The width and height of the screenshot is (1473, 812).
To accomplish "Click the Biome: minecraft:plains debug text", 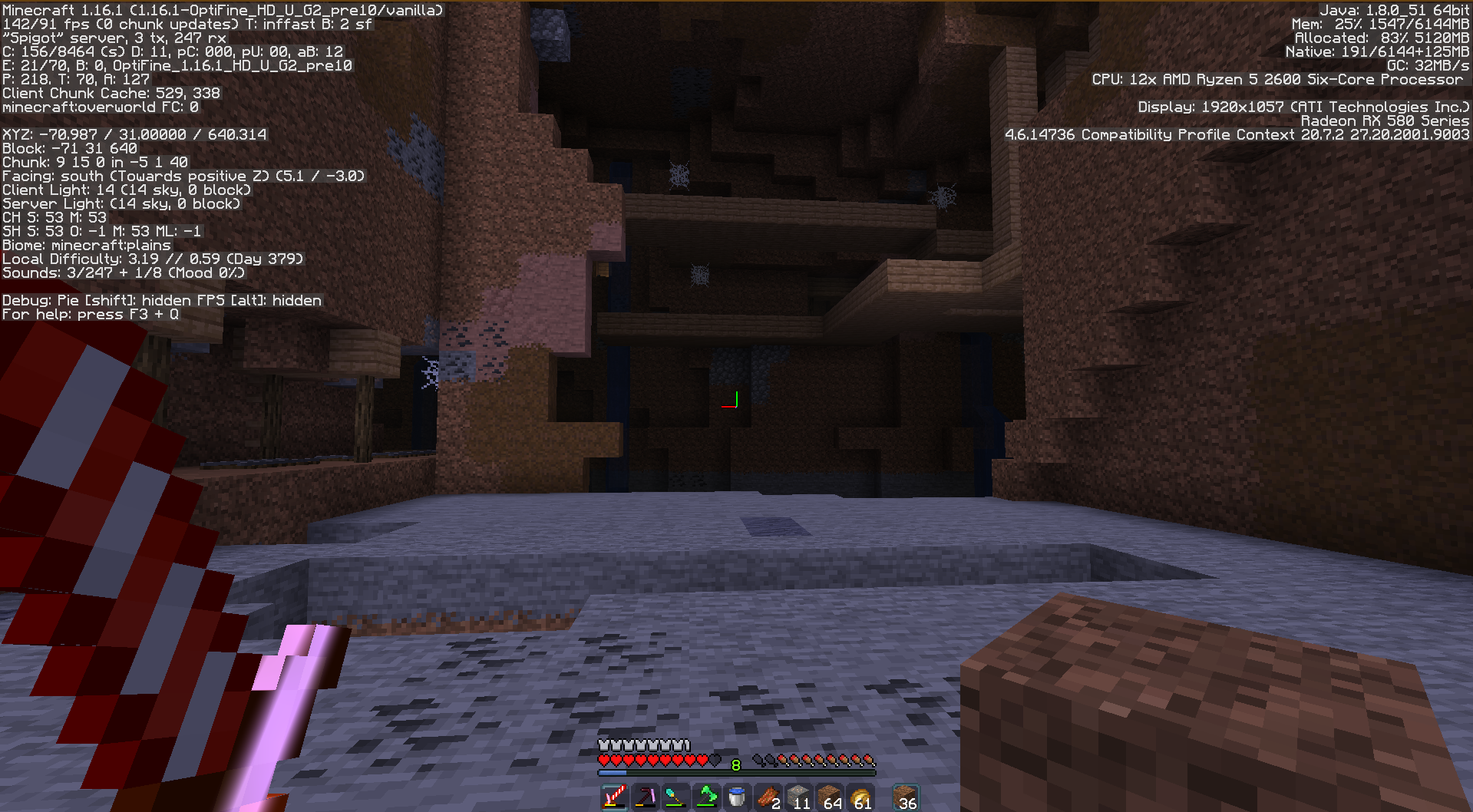I will pyautogui.click(x=87, y=245).
